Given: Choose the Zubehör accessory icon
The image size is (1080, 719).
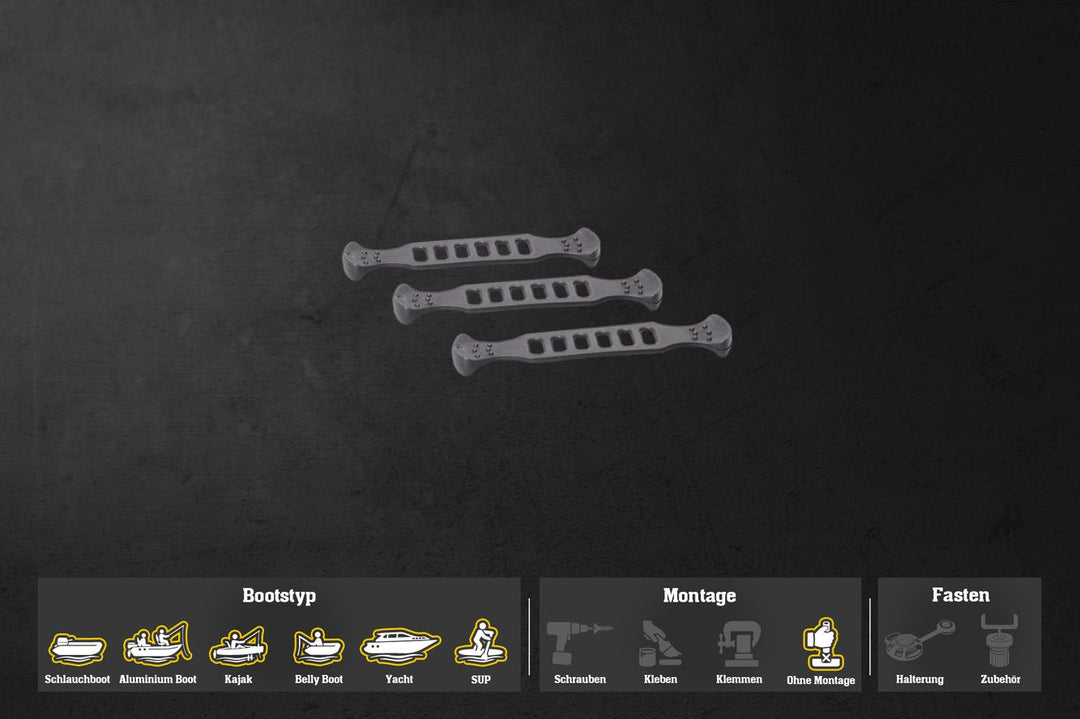Looking at the screenshot, I should [1000, 642].
